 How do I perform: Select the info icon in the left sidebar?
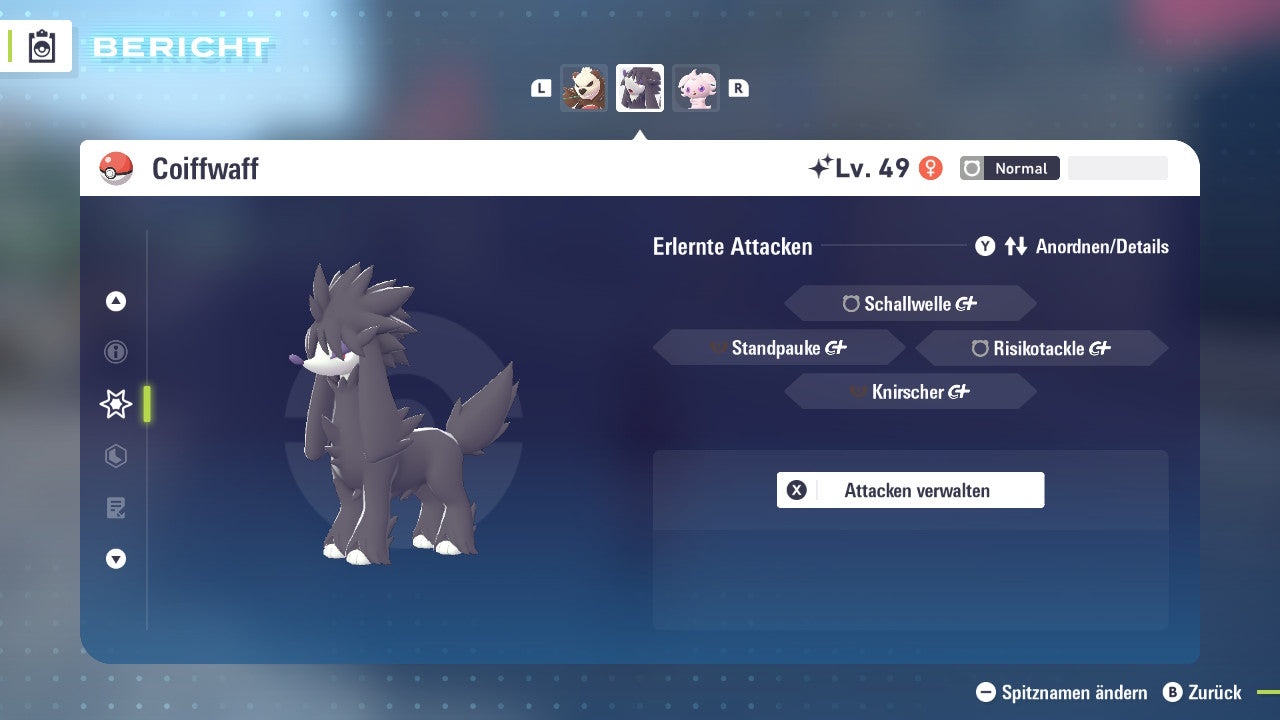tap(115, 352)
